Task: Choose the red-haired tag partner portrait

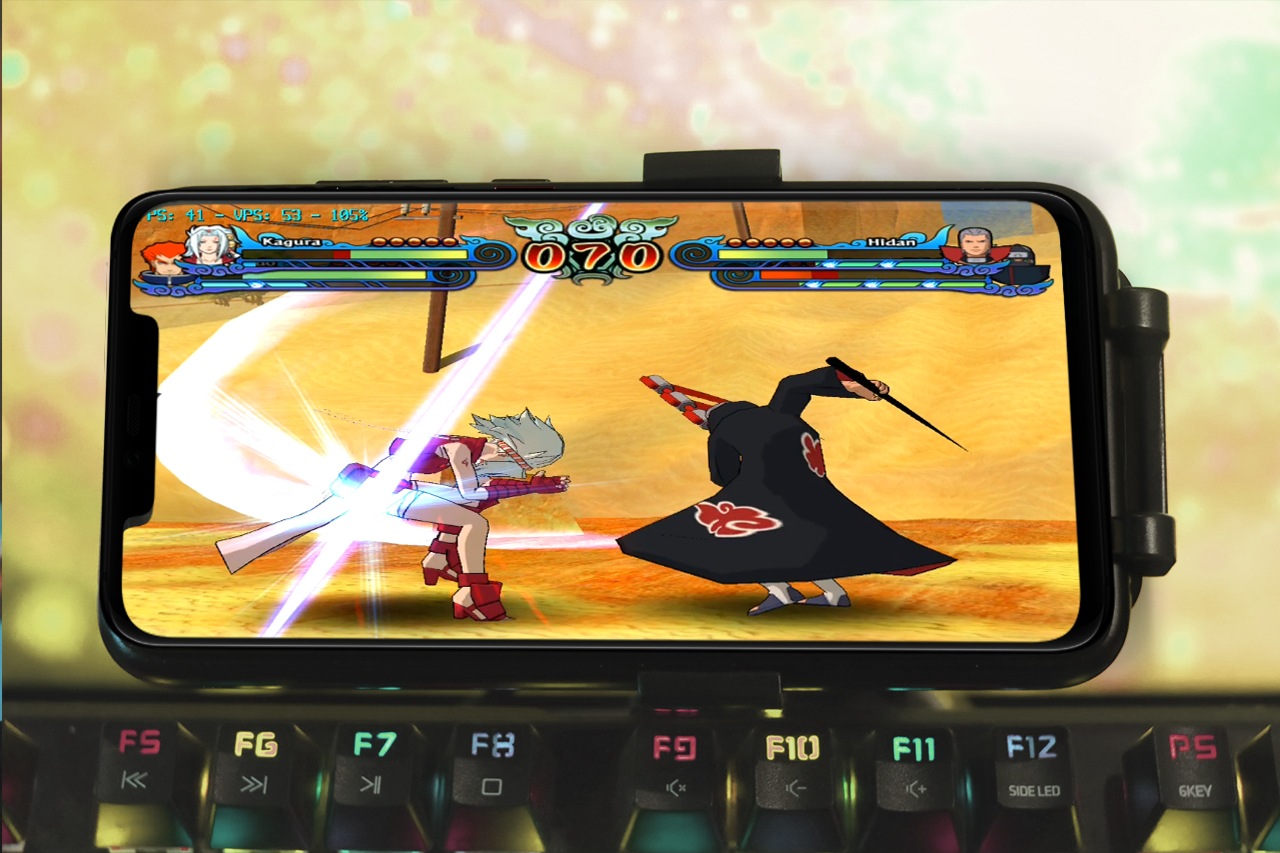Action: coord(161,258)
